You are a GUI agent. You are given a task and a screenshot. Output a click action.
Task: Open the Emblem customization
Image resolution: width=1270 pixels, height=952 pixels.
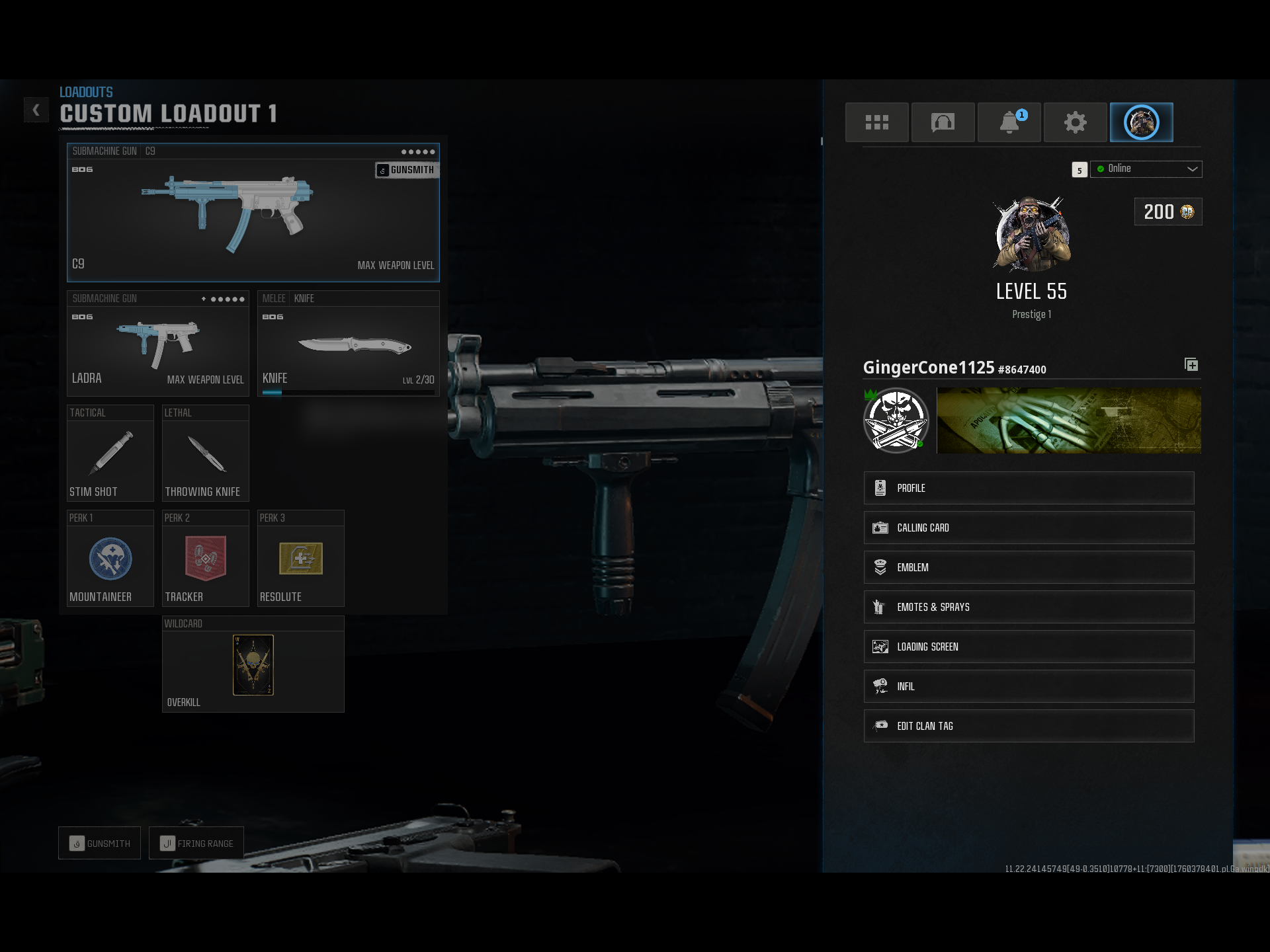click(x=1029, y=567)
